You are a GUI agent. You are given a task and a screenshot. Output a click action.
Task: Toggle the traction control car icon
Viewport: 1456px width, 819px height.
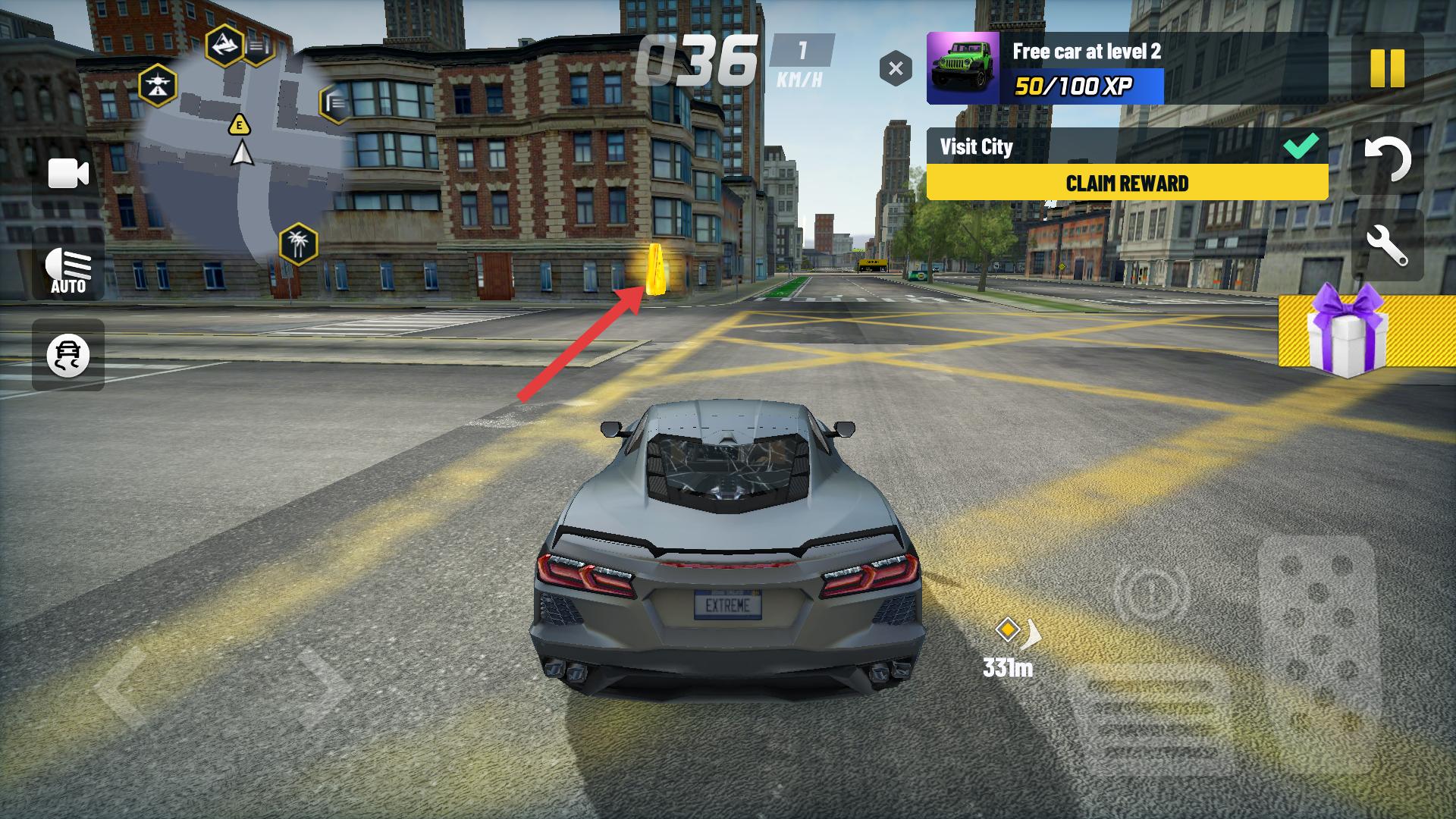tap(68, 355)
